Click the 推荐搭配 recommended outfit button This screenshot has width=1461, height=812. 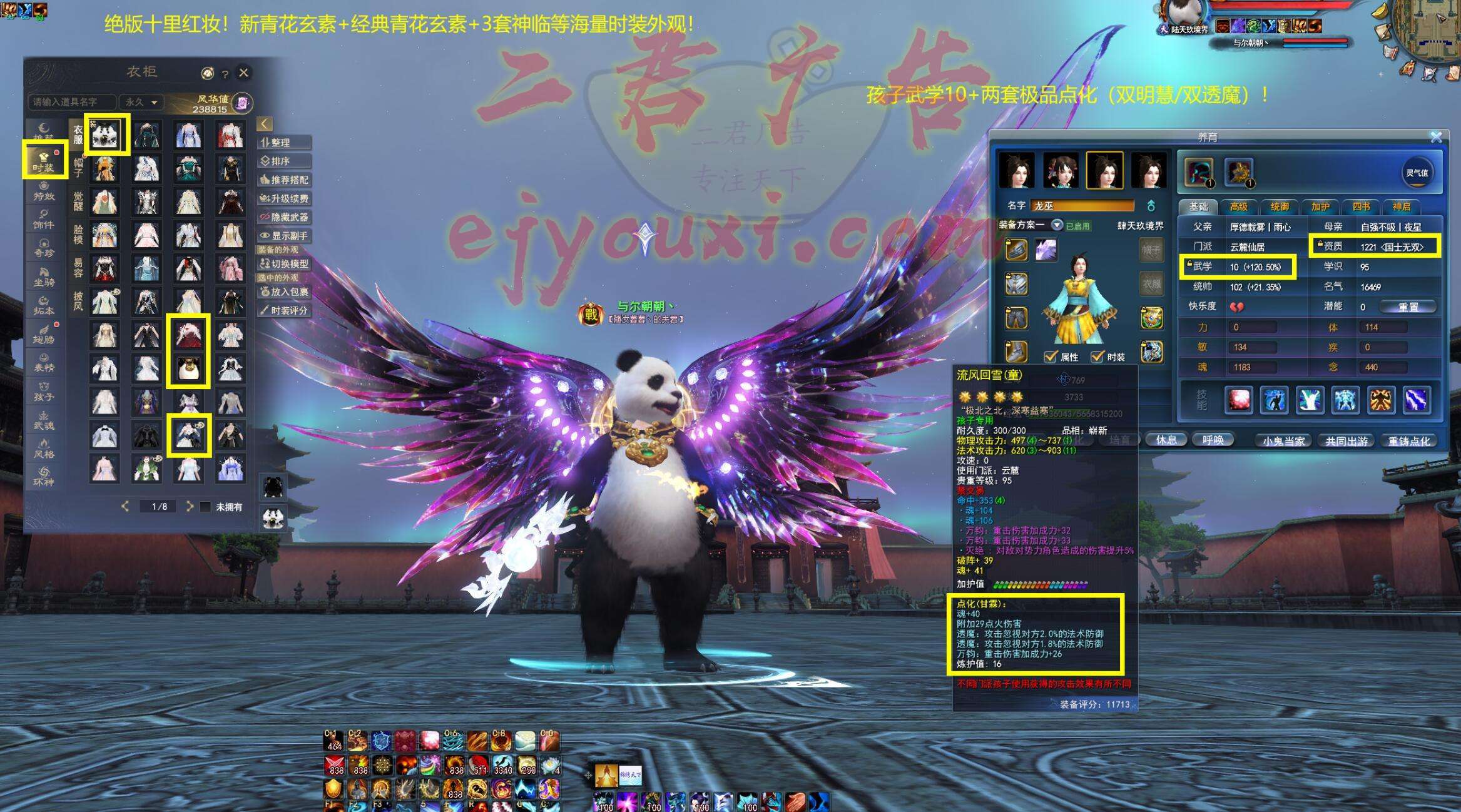(x=283, y=180)
